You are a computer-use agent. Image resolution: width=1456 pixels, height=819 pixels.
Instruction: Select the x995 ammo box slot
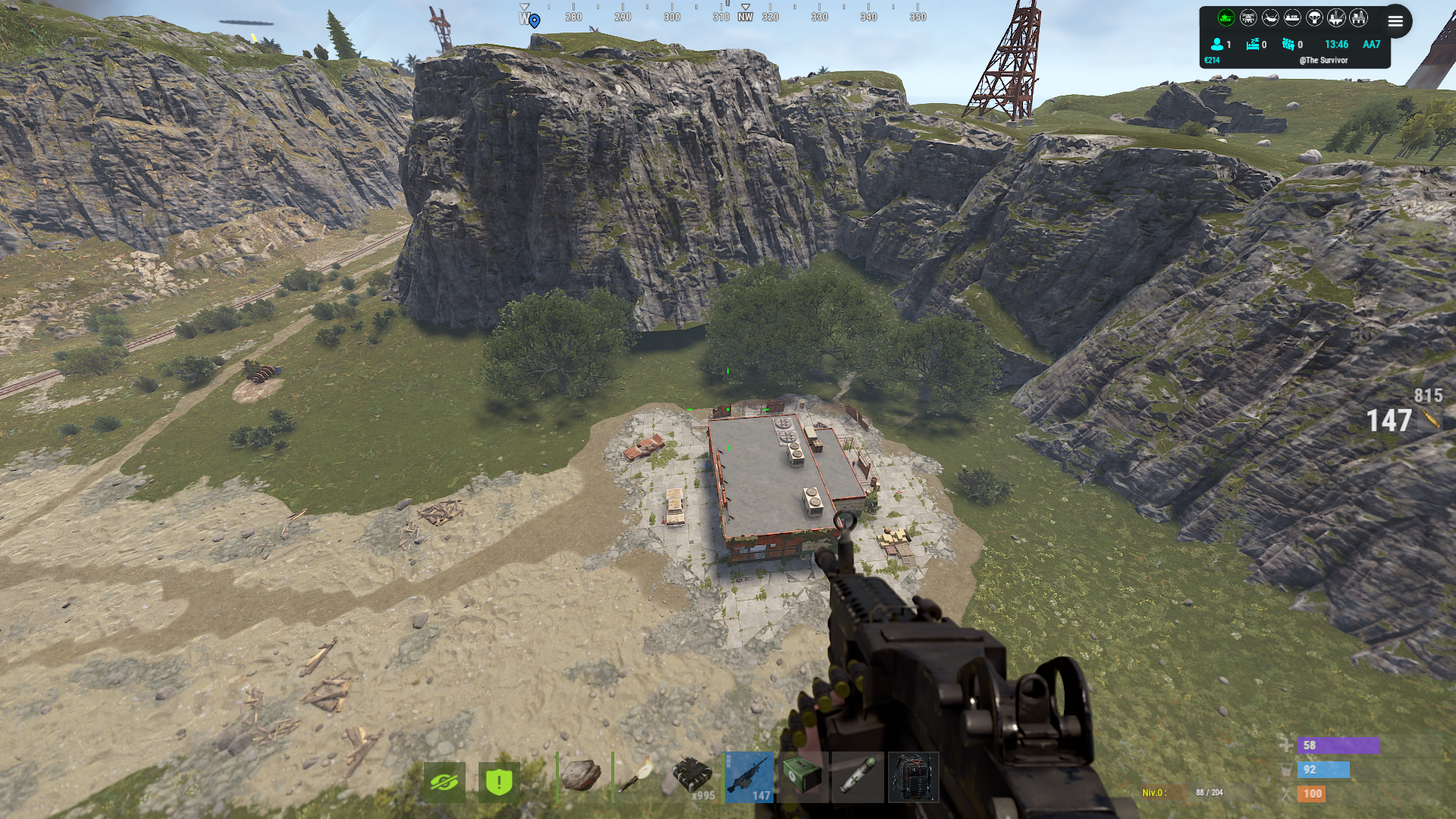point(692,777)
